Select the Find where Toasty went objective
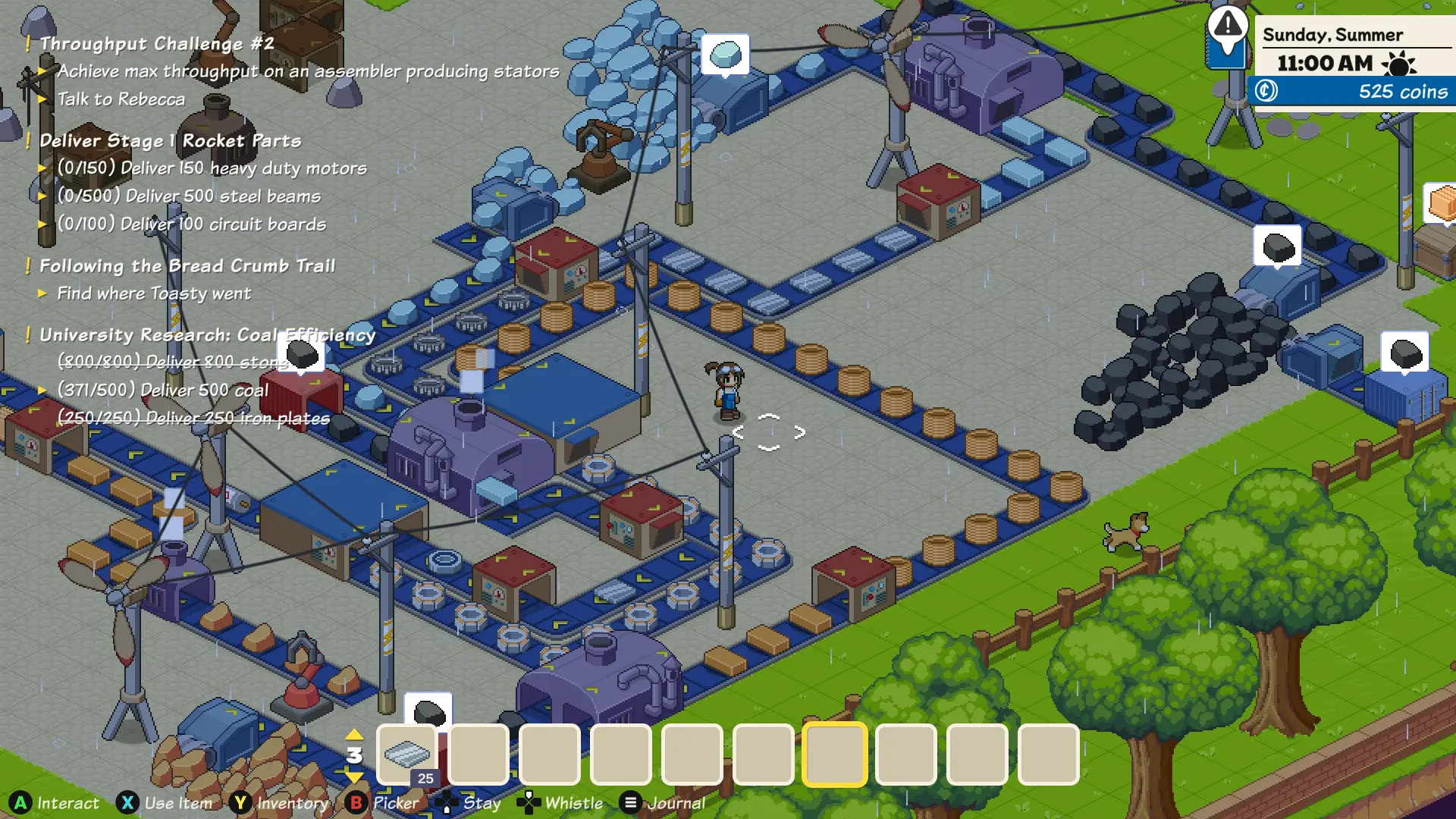Viewport: 1456px width, 819px height. [154, 293]
